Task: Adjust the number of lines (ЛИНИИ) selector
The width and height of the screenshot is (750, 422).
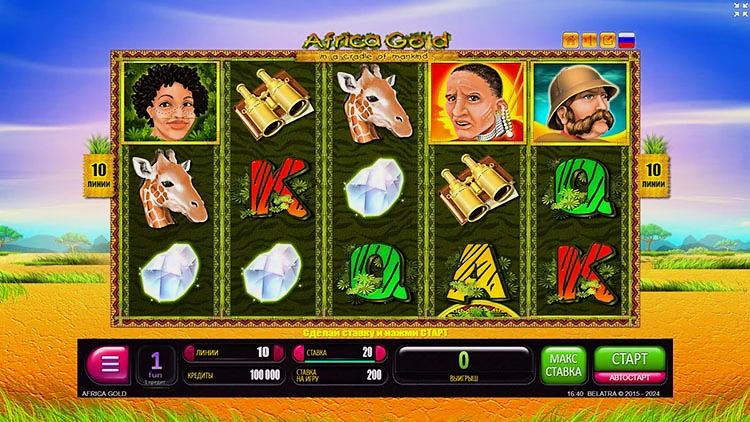Action: tap(227, 352)
